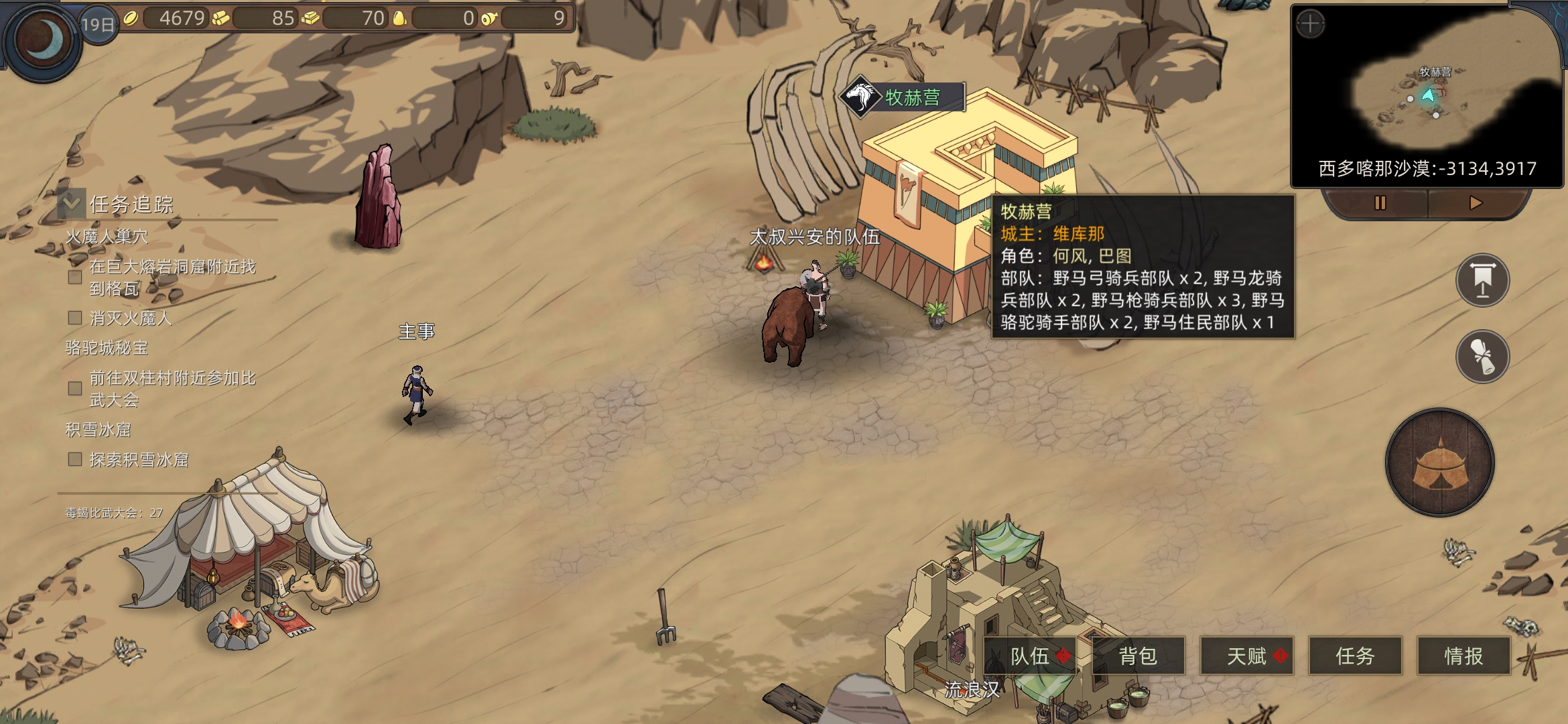
Task: Open the 天赋 talents menu
Action: point(1246,656)
